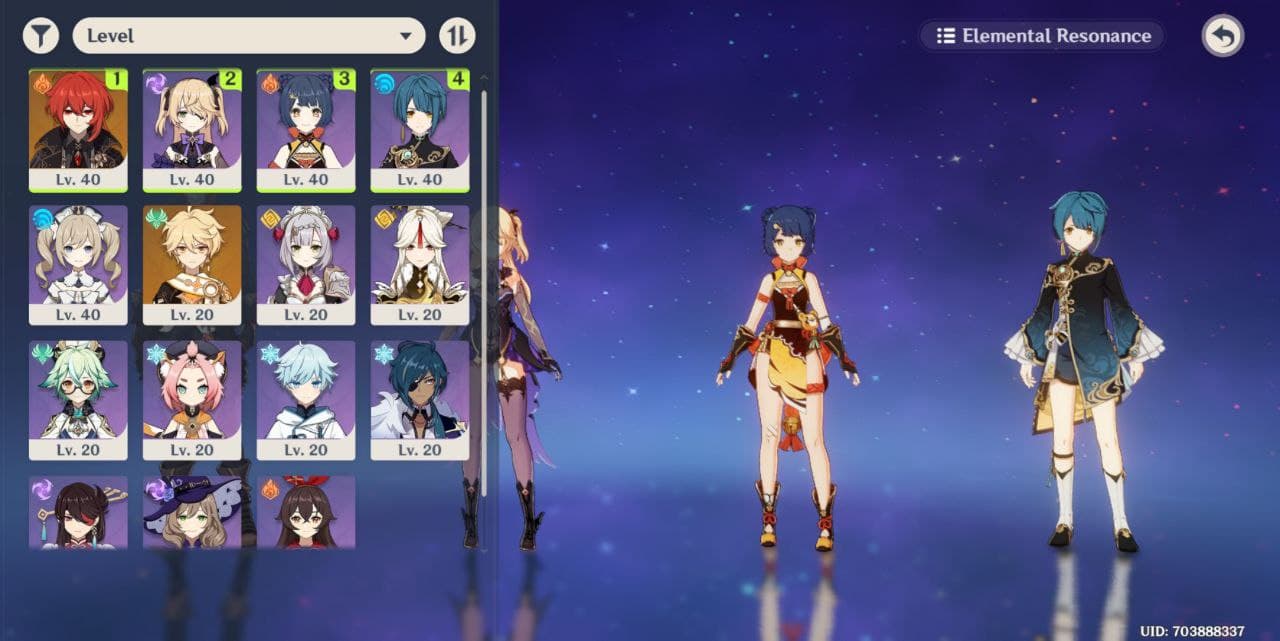Select green-haired Sucrose's tile
The height and width of the screenshot is (641, 1280).
(x=78, y=400)
